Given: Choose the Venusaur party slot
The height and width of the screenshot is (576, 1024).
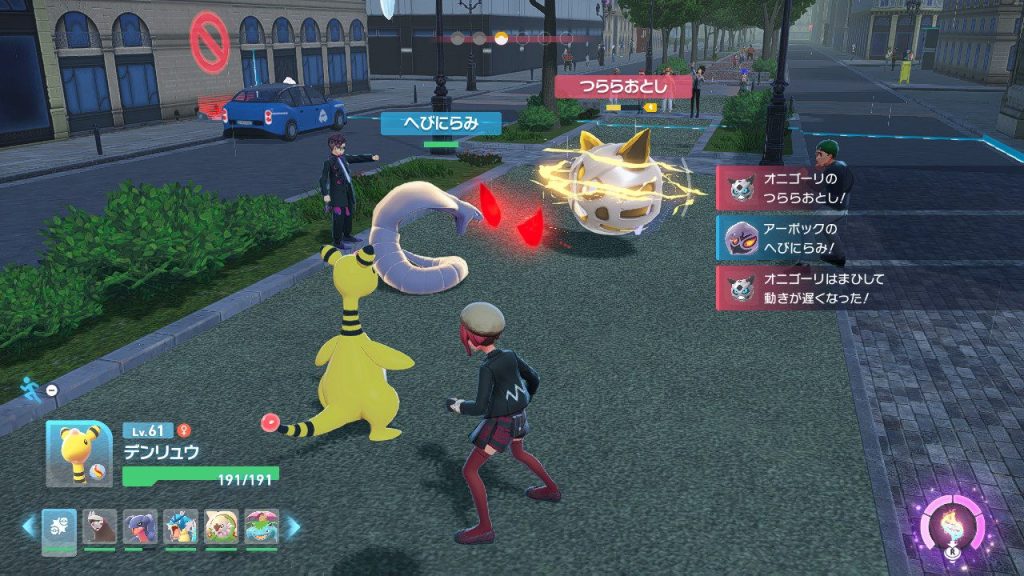Looking at the screenshot, I should 261,527.
